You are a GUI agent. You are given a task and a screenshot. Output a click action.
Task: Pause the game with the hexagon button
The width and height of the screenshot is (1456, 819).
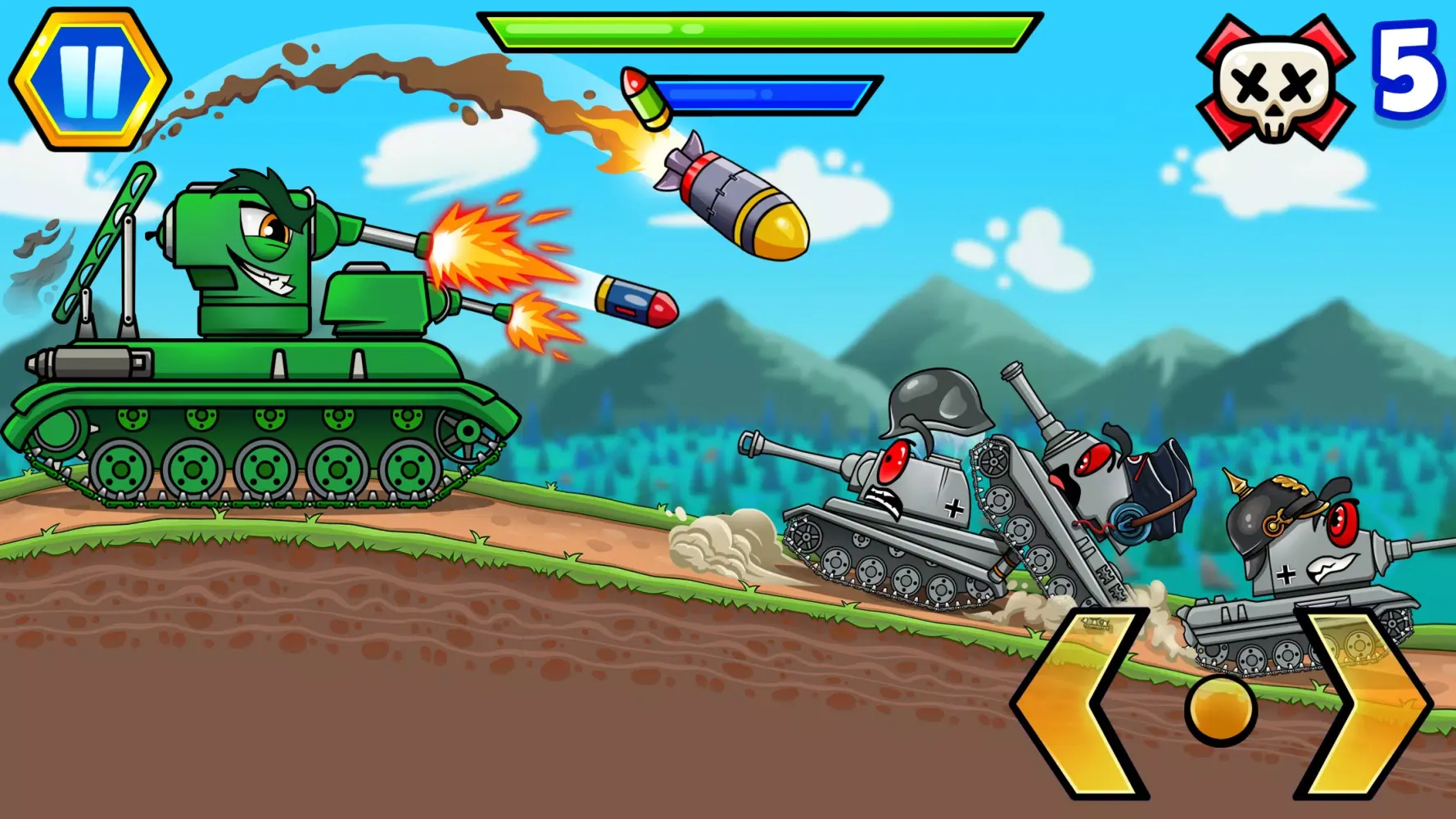[x=90, y=79]
